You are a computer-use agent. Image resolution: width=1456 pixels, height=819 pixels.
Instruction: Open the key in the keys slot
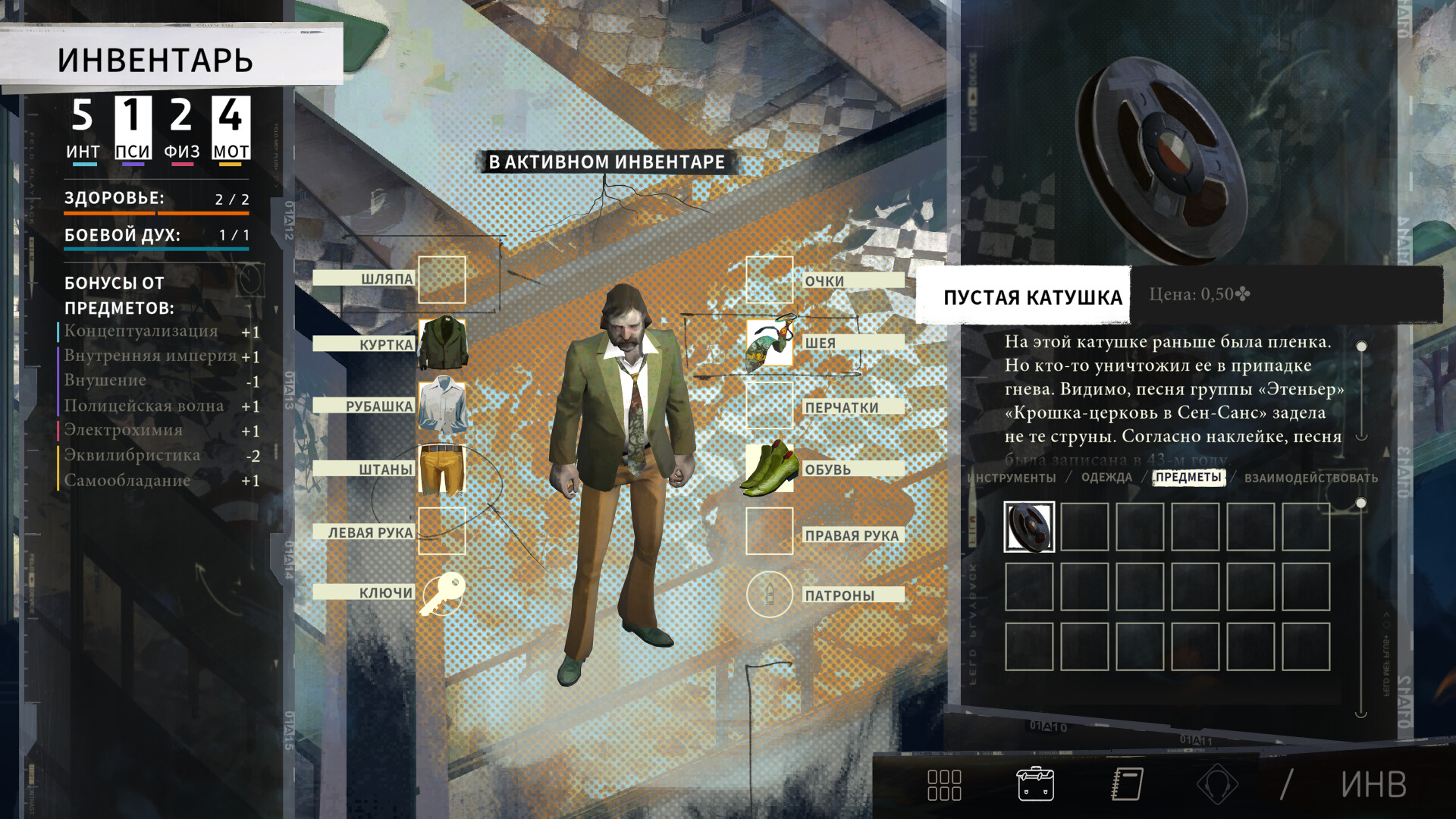point(442,593)
